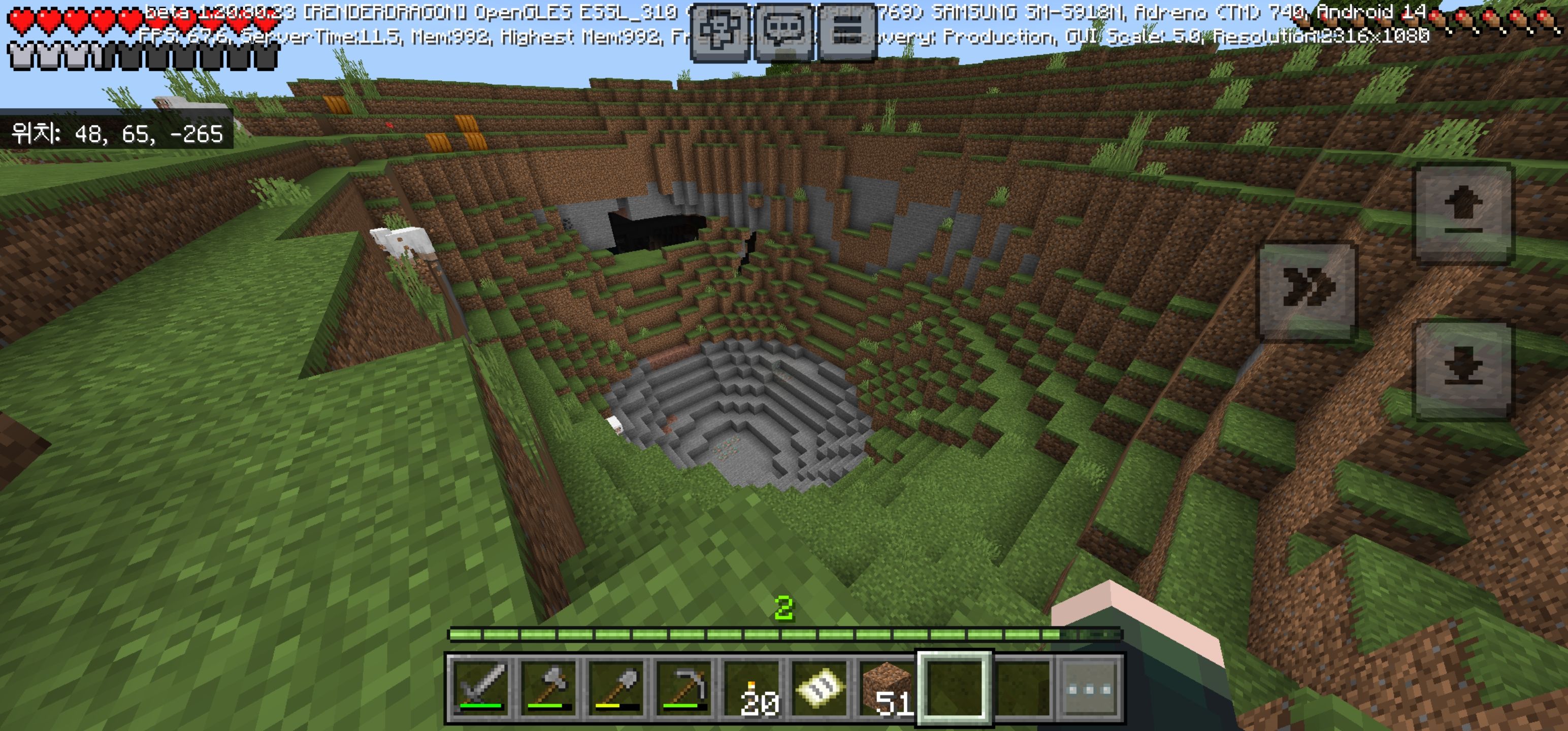
Task: Tap the descend down-arrow button
Action: pyautogui.click(x=1463, y=370)
